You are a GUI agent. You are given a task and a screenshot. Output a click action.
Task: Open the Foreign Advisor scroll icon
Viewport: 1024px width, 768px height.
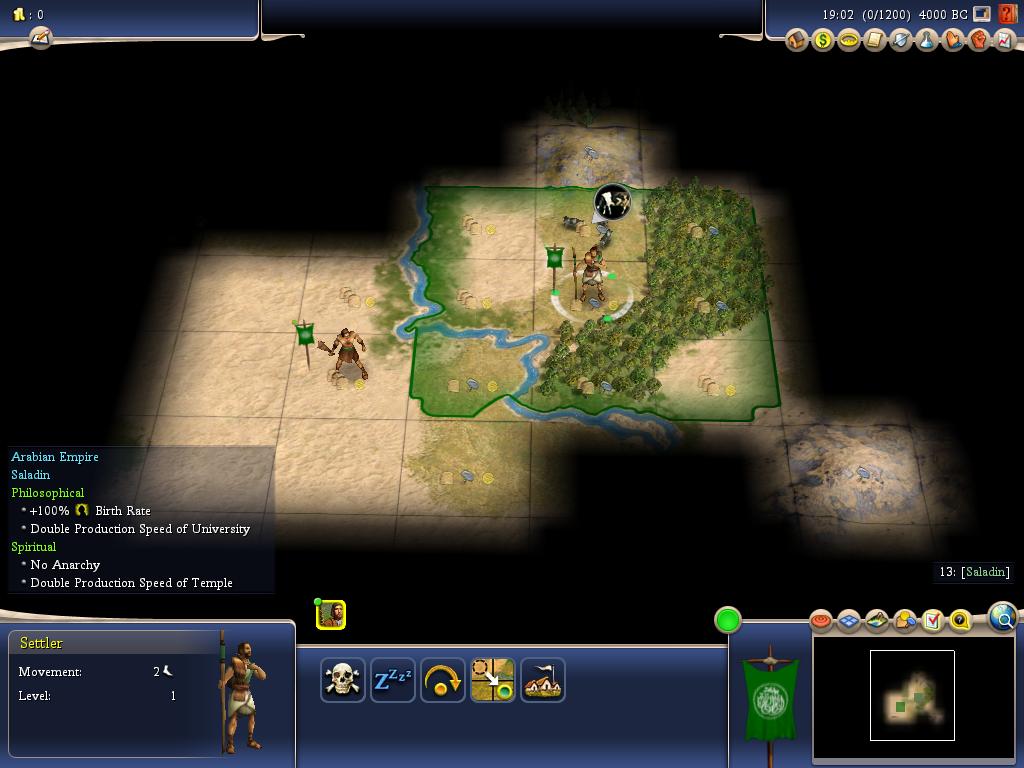tap(875, 41)
